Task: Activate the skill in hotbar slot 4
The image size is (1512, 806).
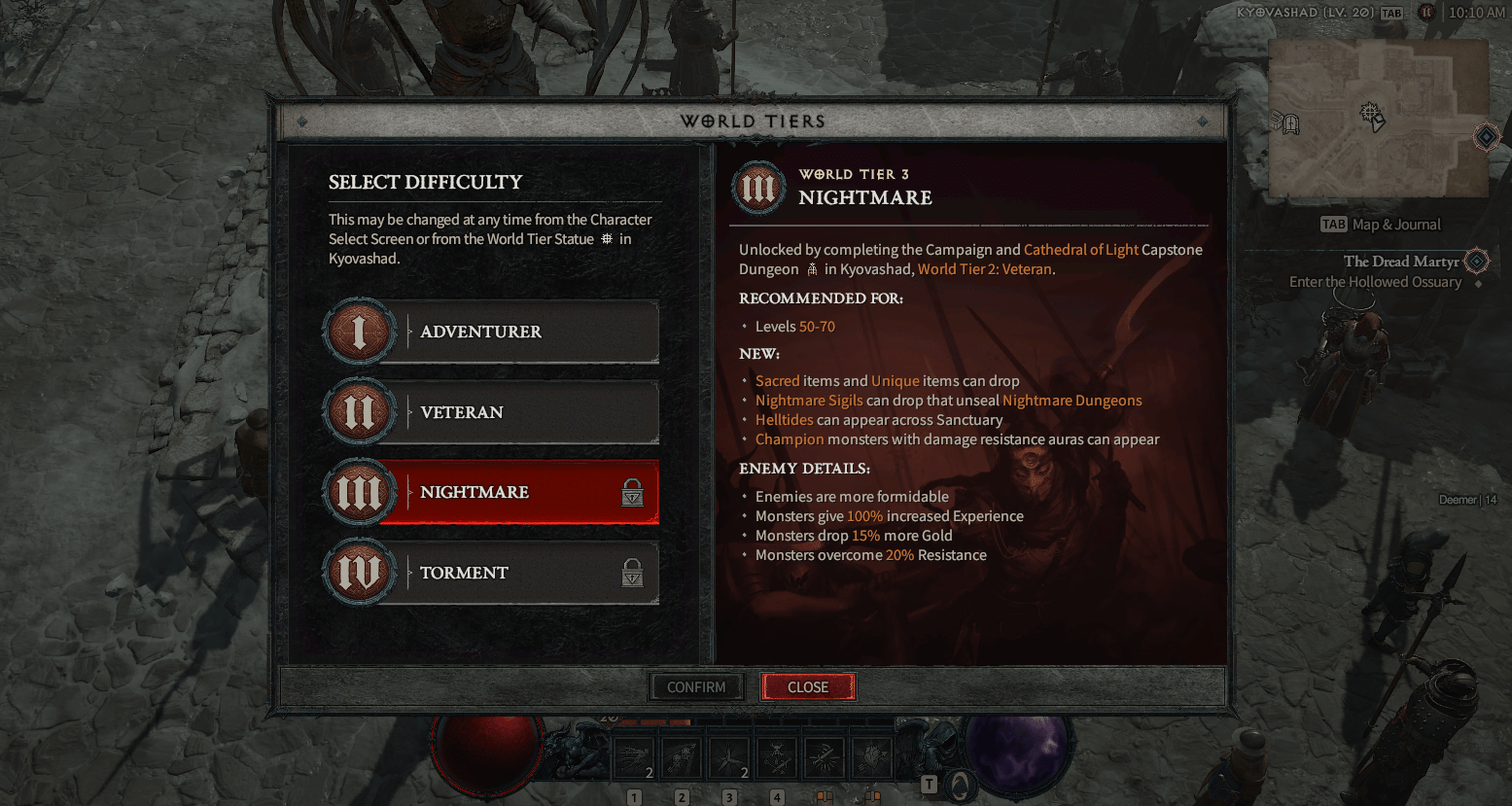Action: (x=776, y=755)
